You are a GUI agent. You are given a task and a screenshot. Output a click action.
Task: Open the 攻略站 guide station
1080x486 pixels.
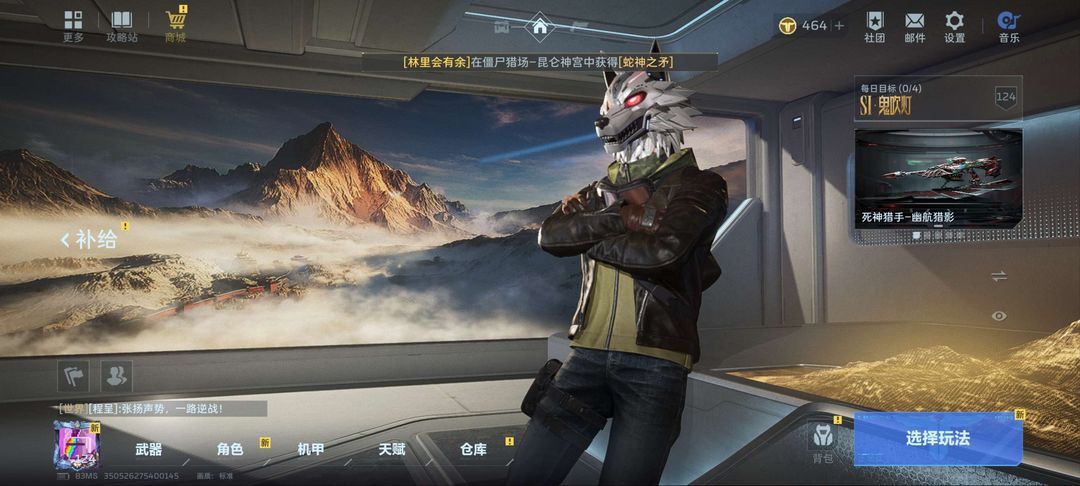point(122,26)
